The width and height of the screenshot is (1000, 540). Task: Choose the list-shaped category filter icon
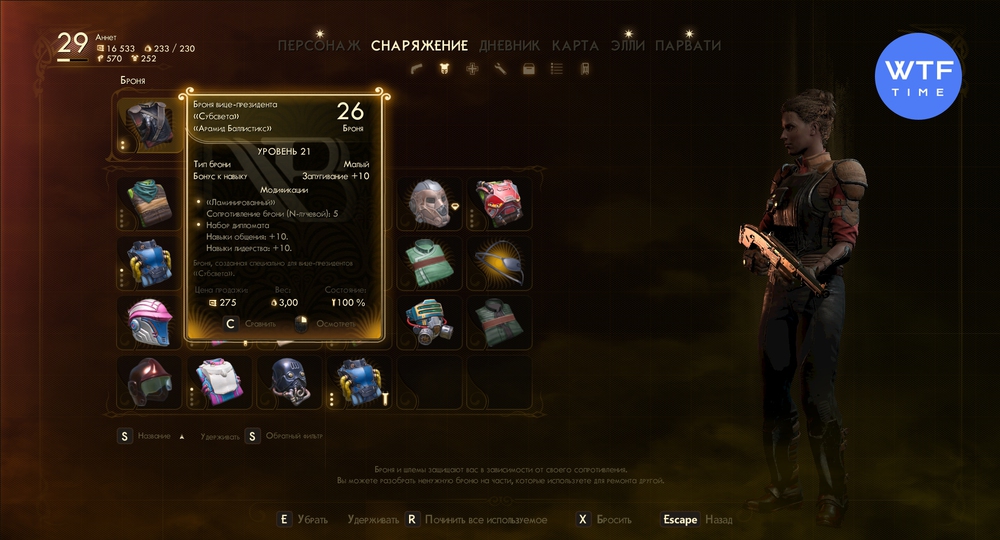[x=557, y=68]
